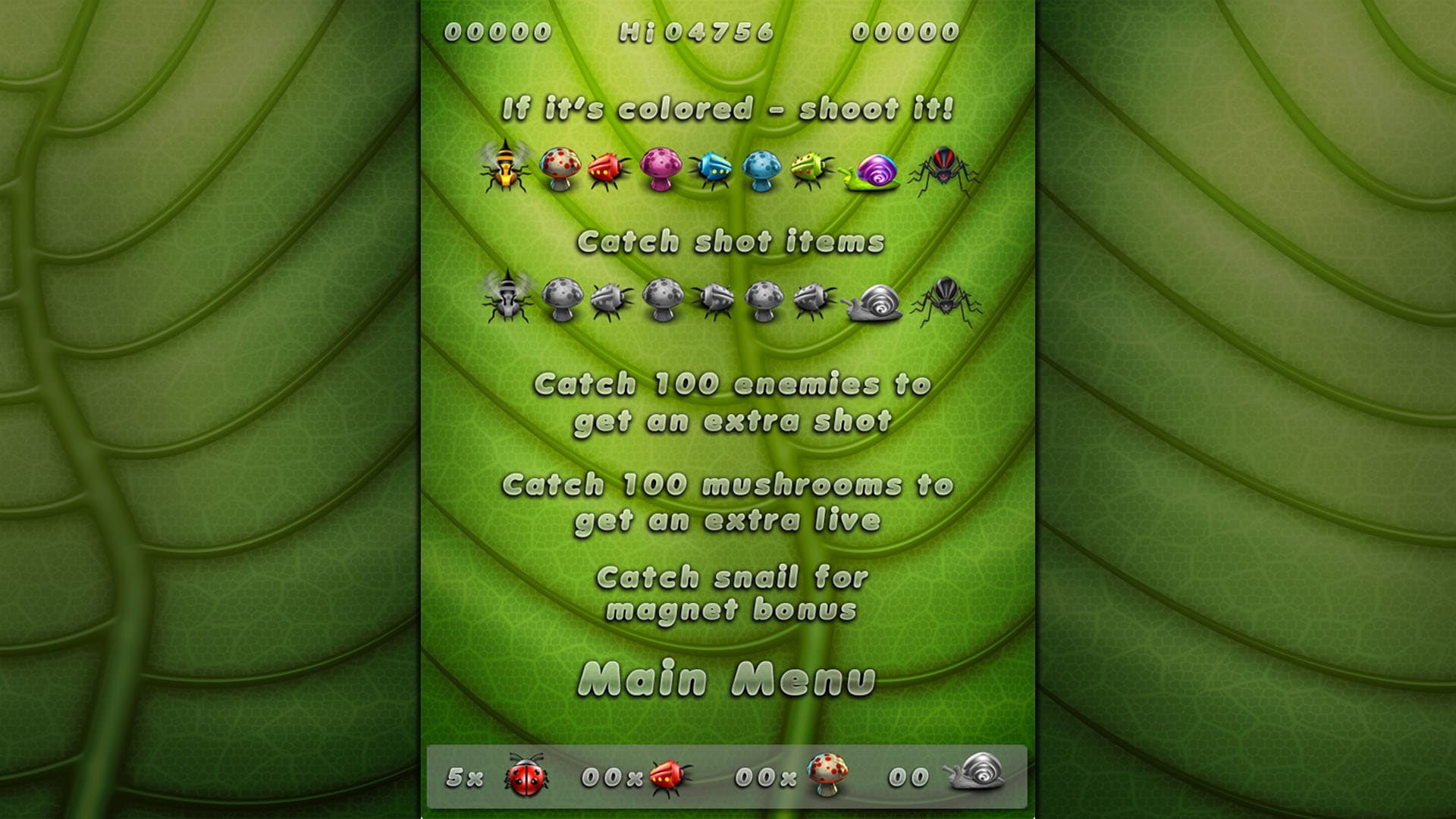Click the blue mushroom in the colored row
1456x819 pixels.
(x=762, y=168)
